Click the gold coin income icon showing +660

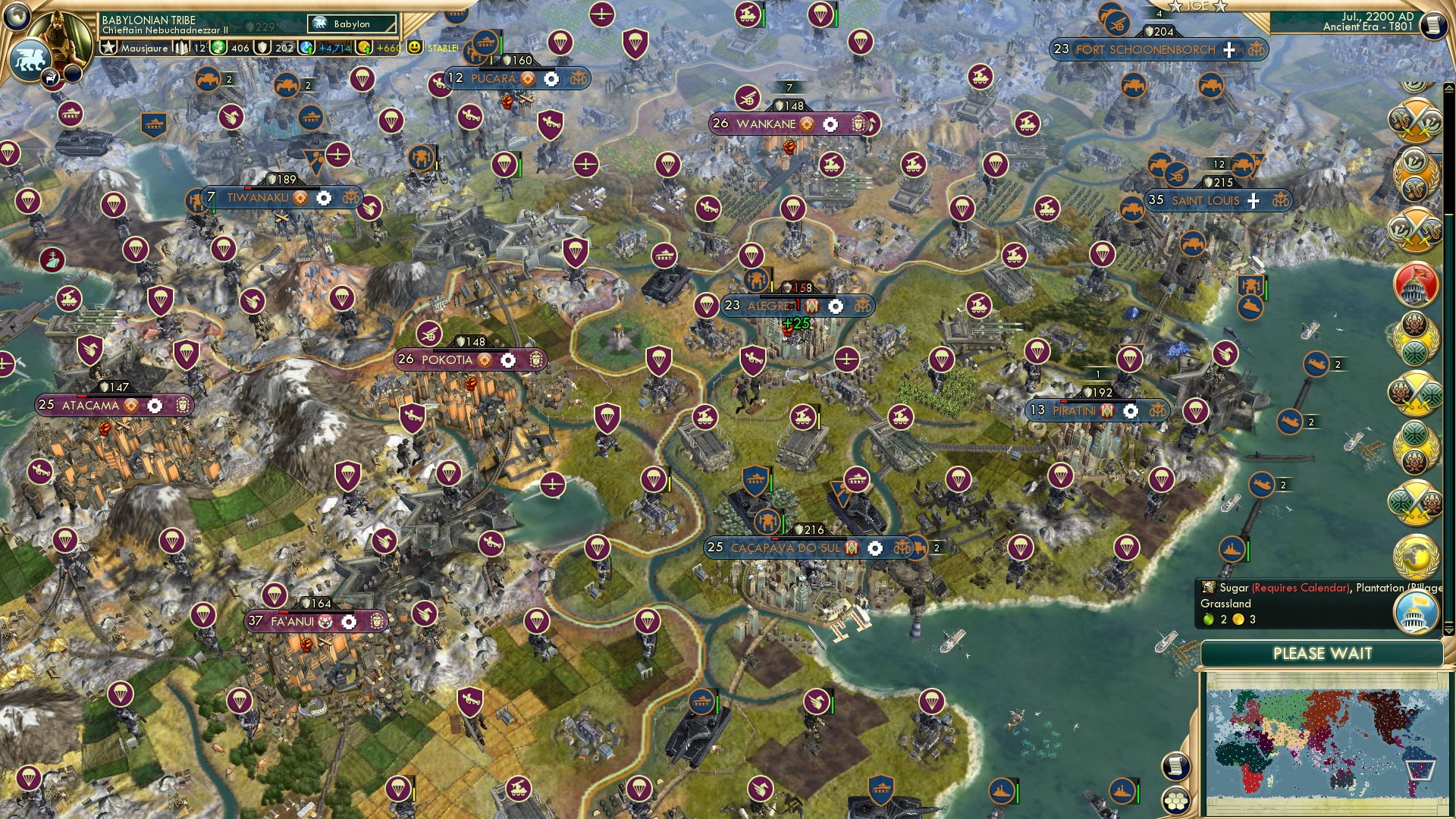[x=363, y=45]
